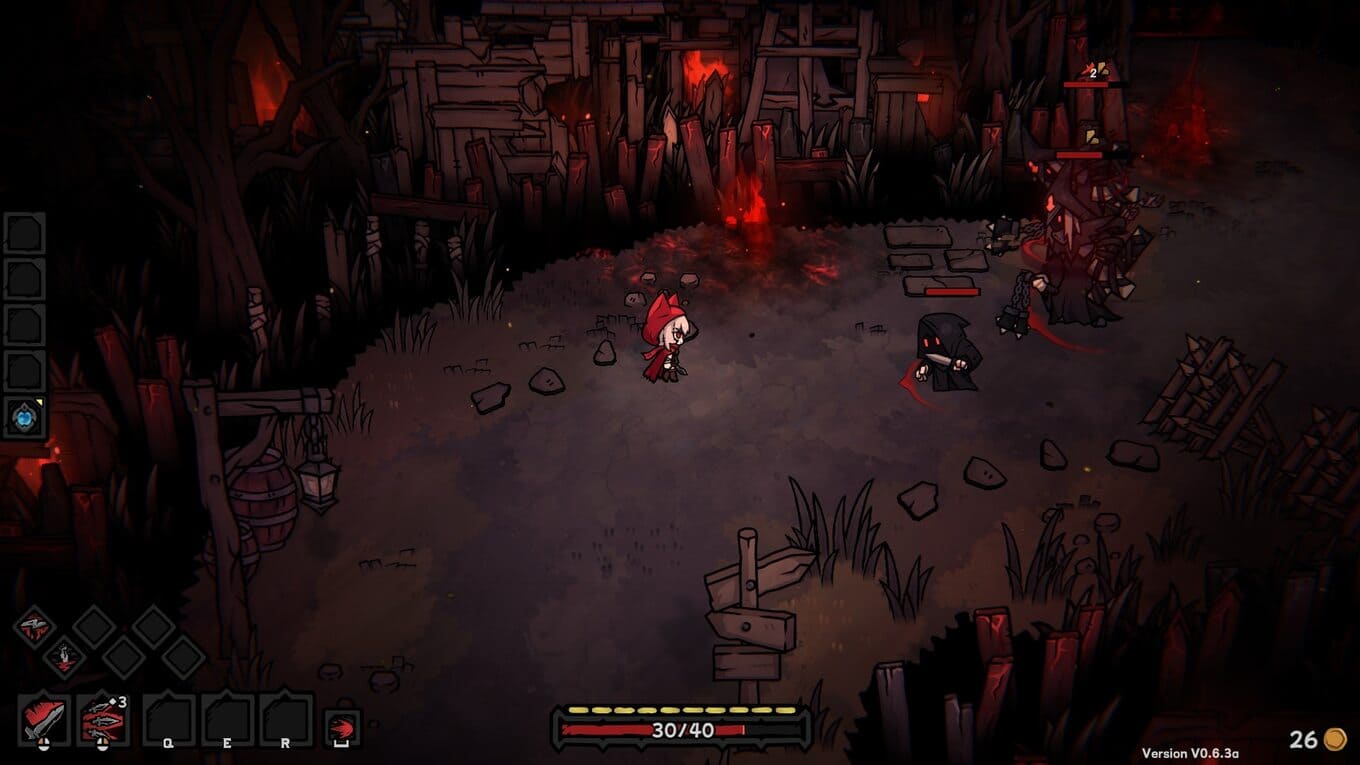1360x765 pixels.
Task: Activate the triple dagger throw skill
Action: coord(103,719)
